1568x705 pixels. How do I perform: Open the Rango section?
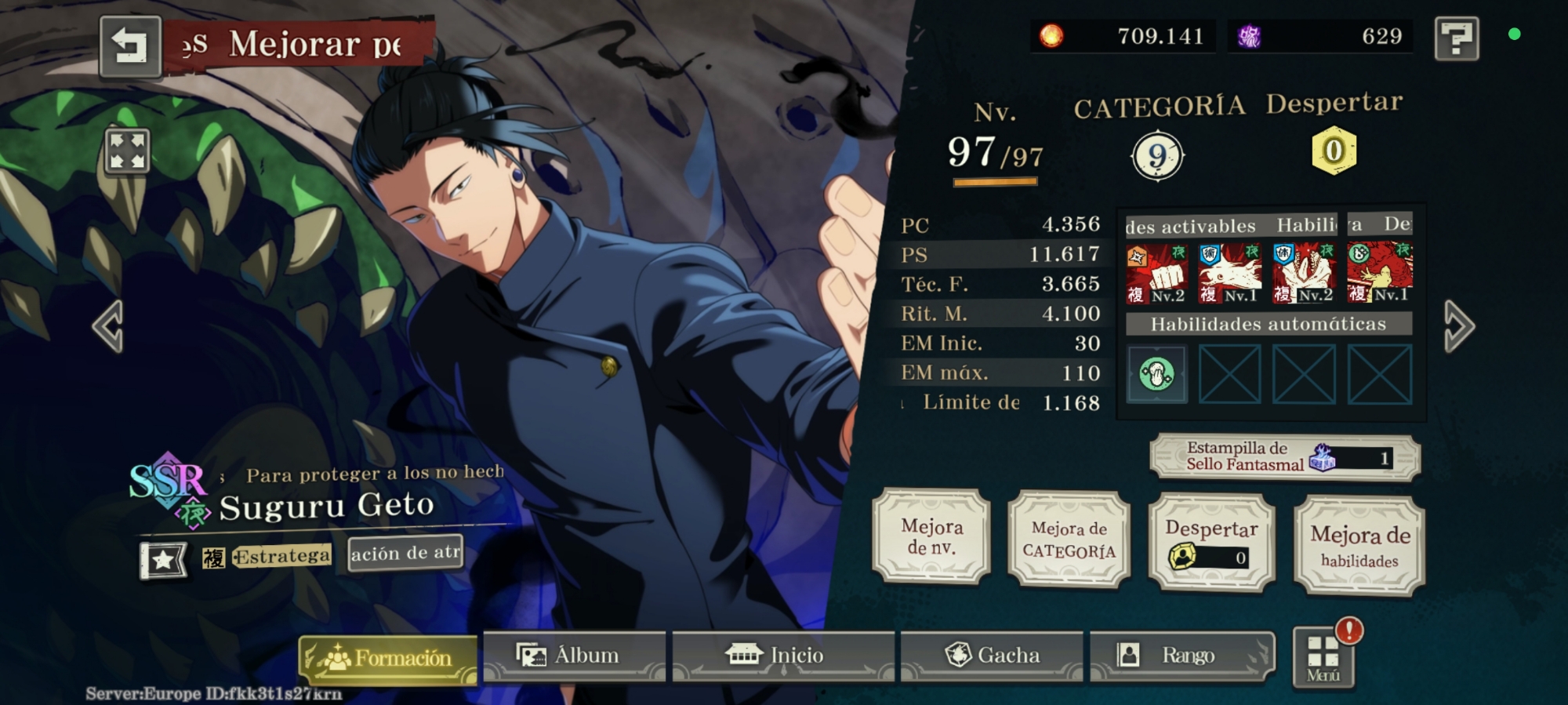tap(1181, 656)
